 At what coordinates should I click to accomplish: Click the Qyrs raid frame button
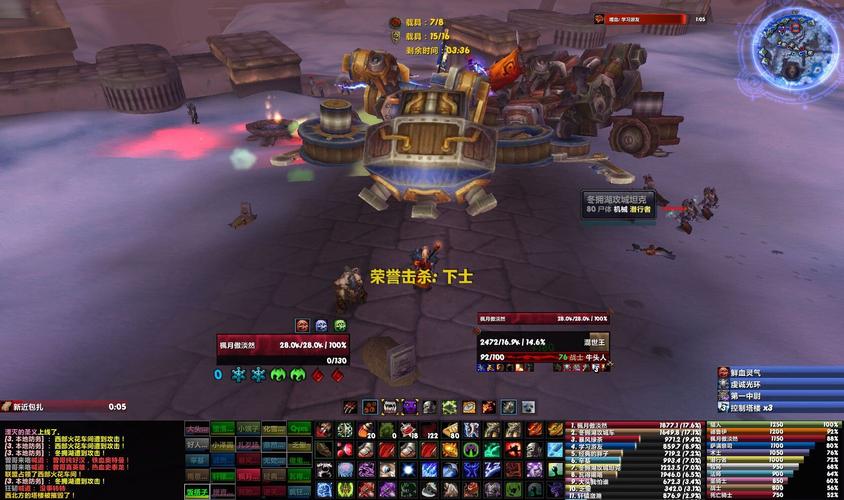click(x=300, y=428)
